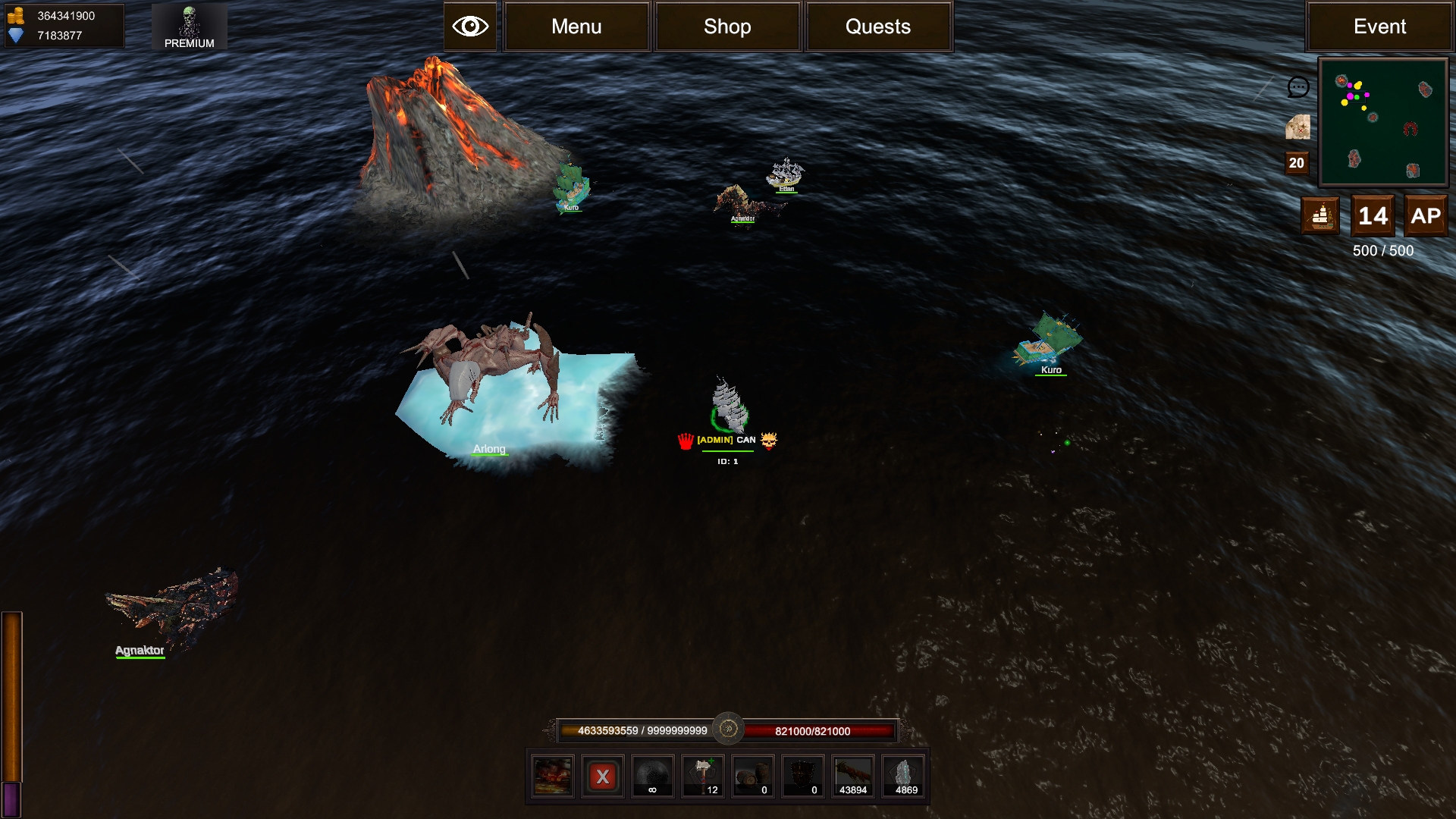Viewport: 1456px width, 819px height.
Task: Open the Event panel
Action: point(1379,27)
